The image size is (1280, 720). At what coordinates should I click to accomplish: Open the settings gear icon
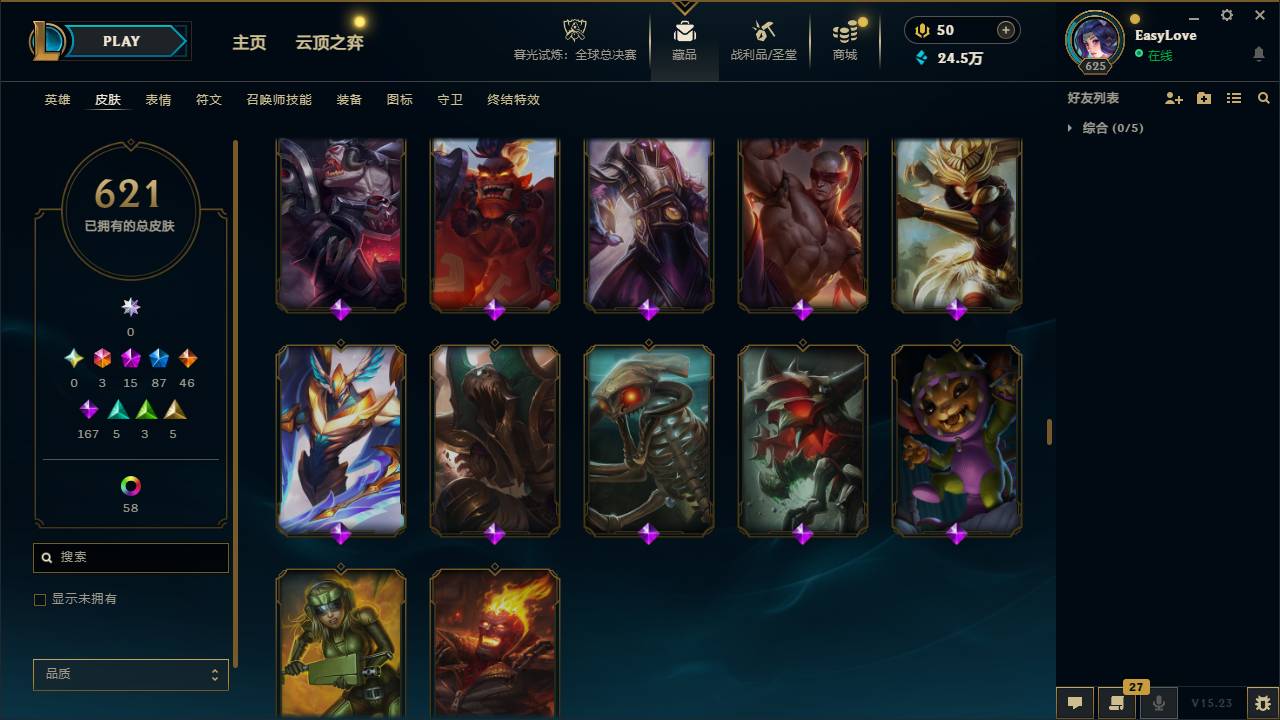[1226, 15]
